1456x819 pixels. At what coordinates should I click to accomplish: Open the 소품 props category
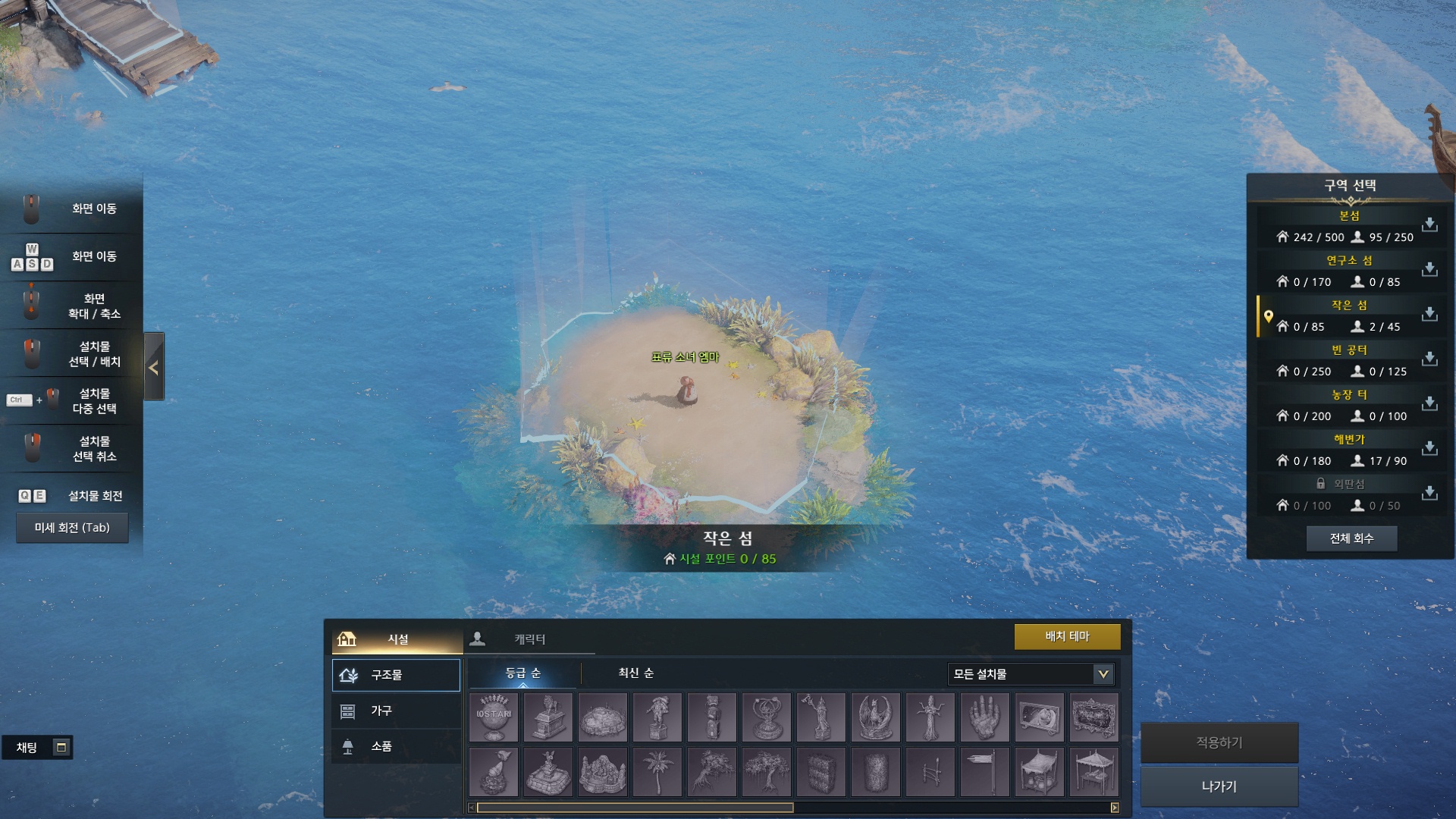(396, 746)
